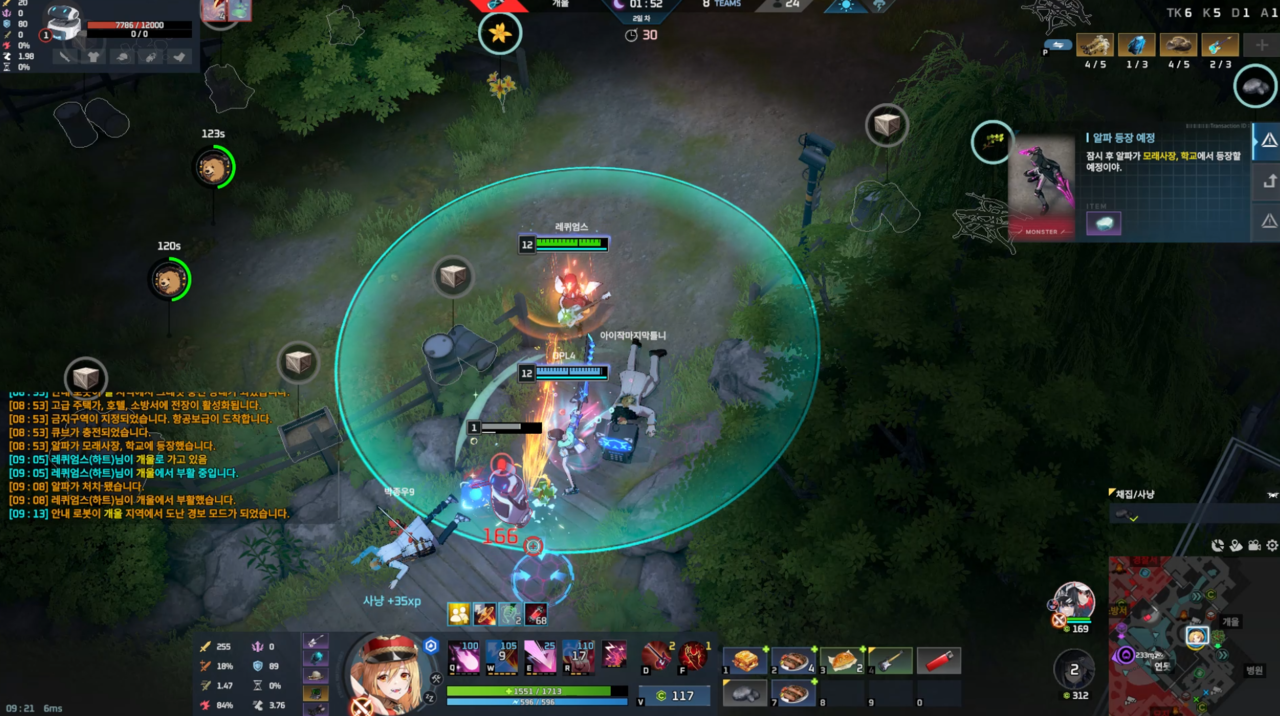
Task: Use the D weapon skill guitar icon
Action: [657, 656]
